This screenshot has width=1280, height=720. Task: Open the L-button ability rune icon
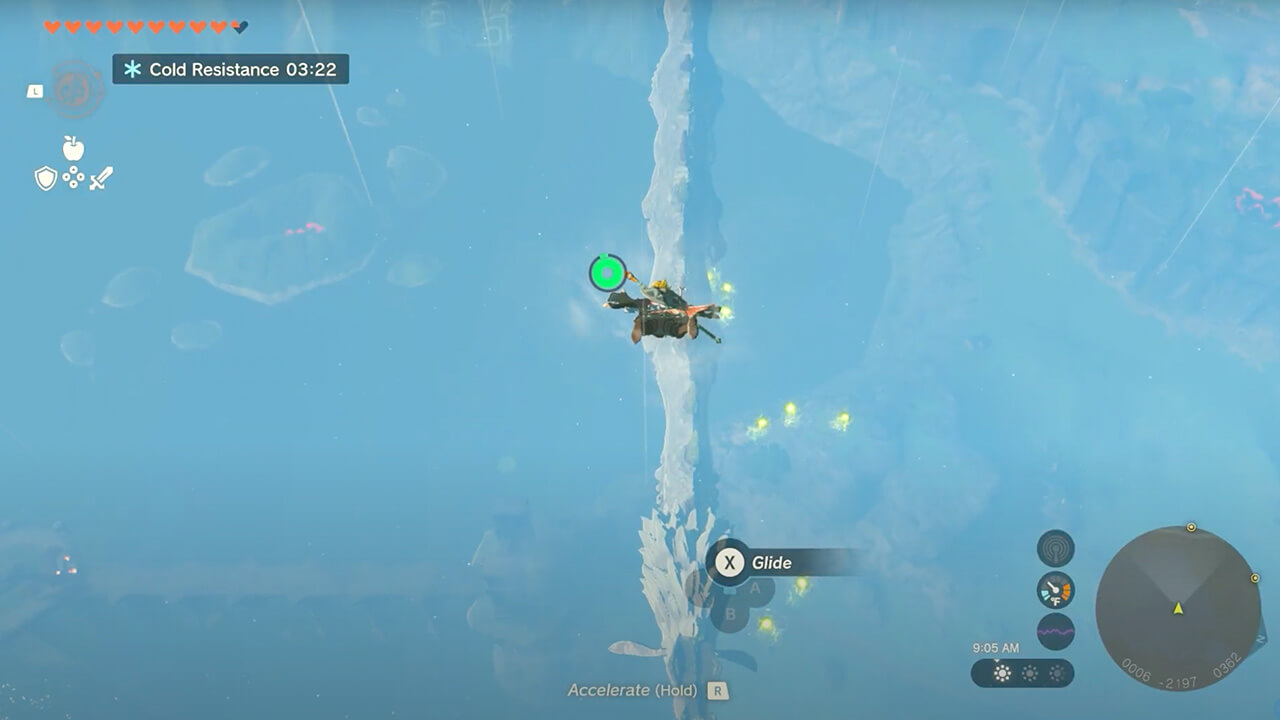coord(34,91)
